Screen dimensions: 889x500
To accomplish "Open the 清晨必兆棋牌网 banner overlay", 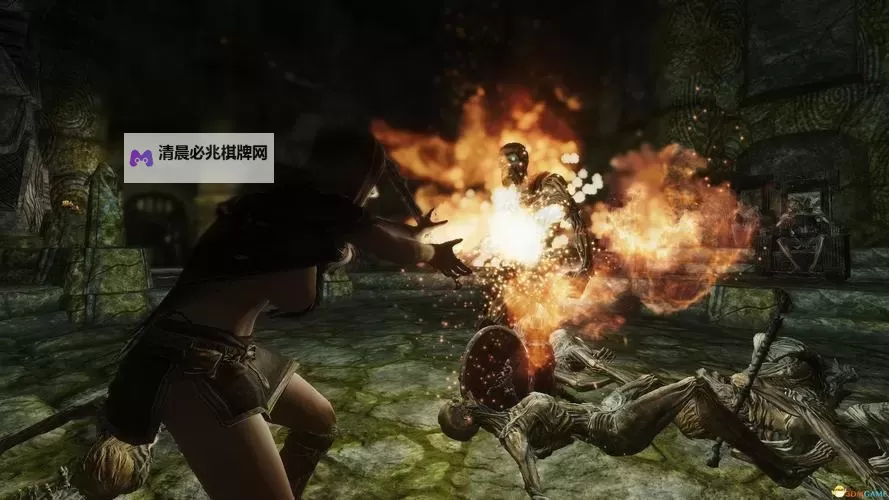I will pyautogui.click(x=199, y=158).
